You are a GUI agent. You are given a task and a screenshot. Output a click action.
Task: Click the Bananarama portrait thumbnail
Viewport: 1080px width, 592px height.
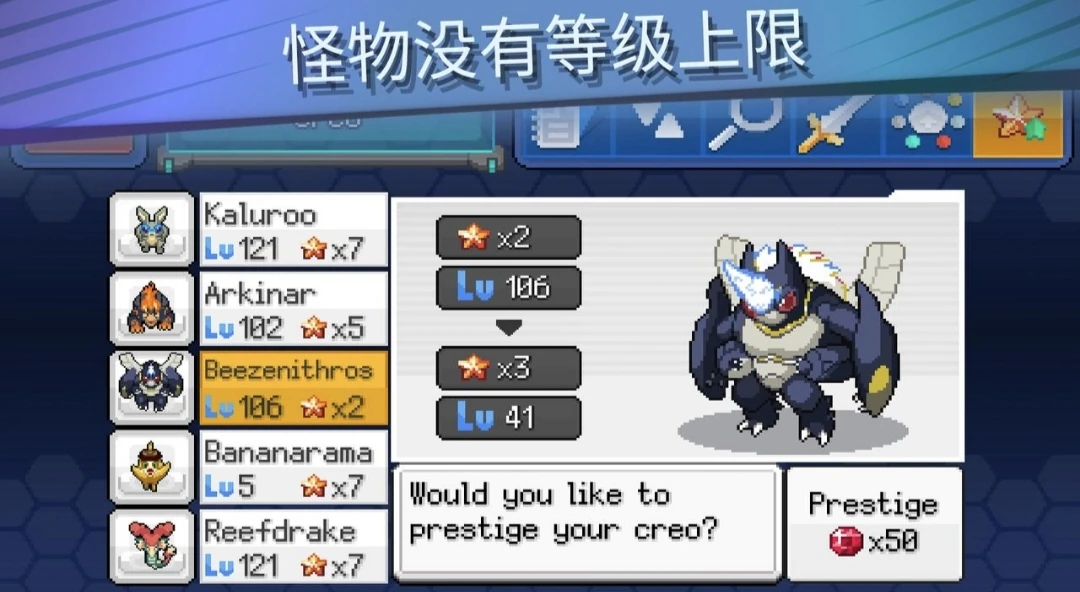tap(152, 467)
